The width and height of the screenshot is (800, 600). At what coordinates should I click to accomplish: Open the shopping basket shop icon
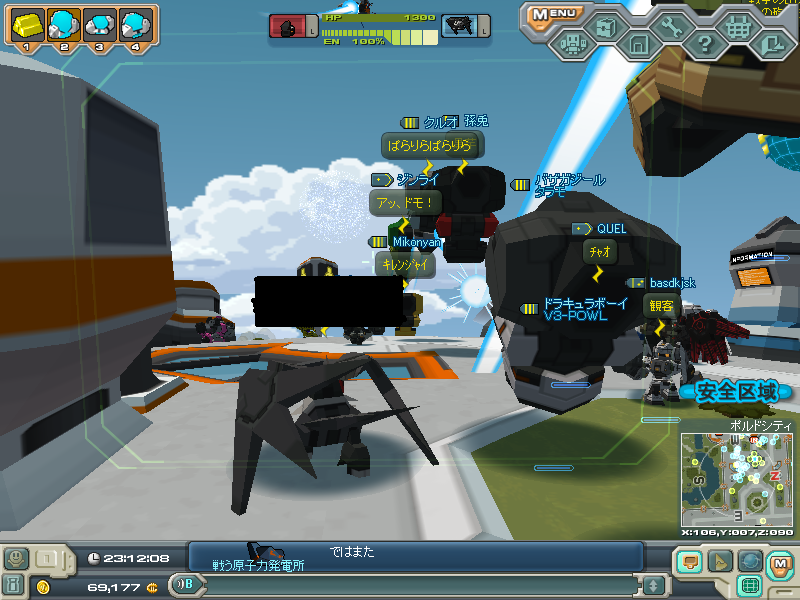(x=738, y=28)
